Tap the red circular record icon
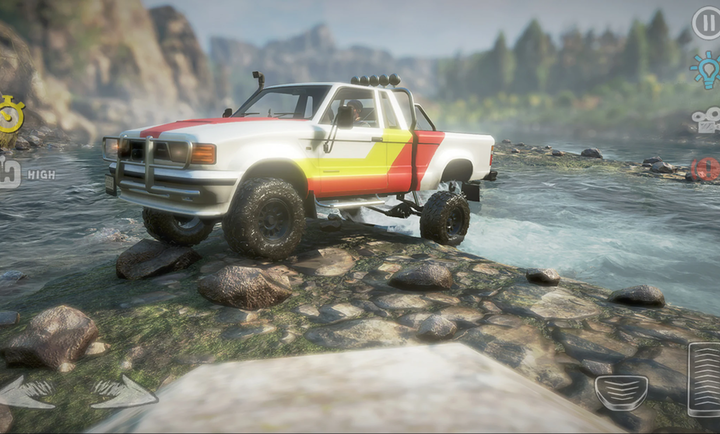This screenshot has height=434, width=720. point(707,168)
